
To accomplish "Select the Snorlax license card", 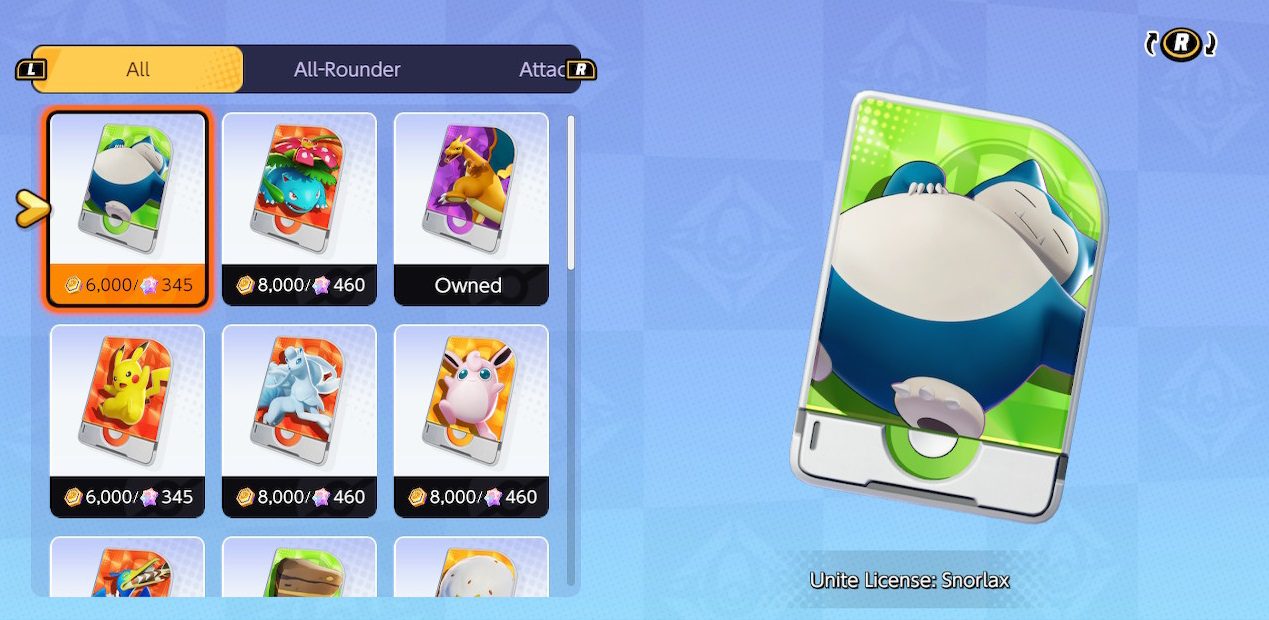I will (127, 208).
